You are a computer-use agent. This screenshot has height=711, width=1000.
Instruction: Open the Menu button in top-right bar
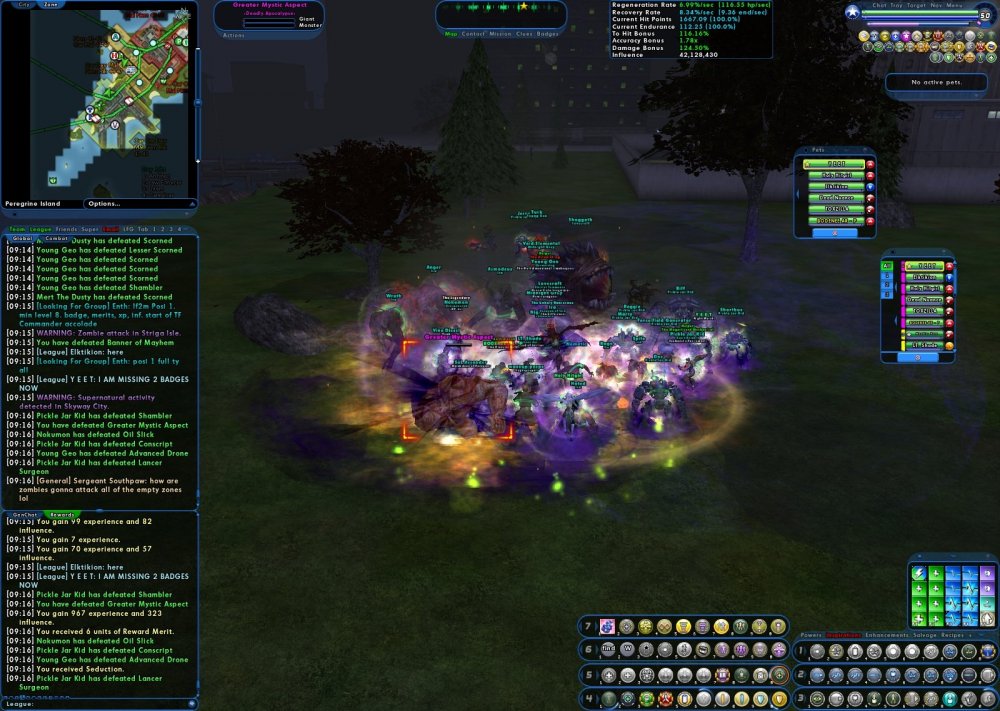954,5
